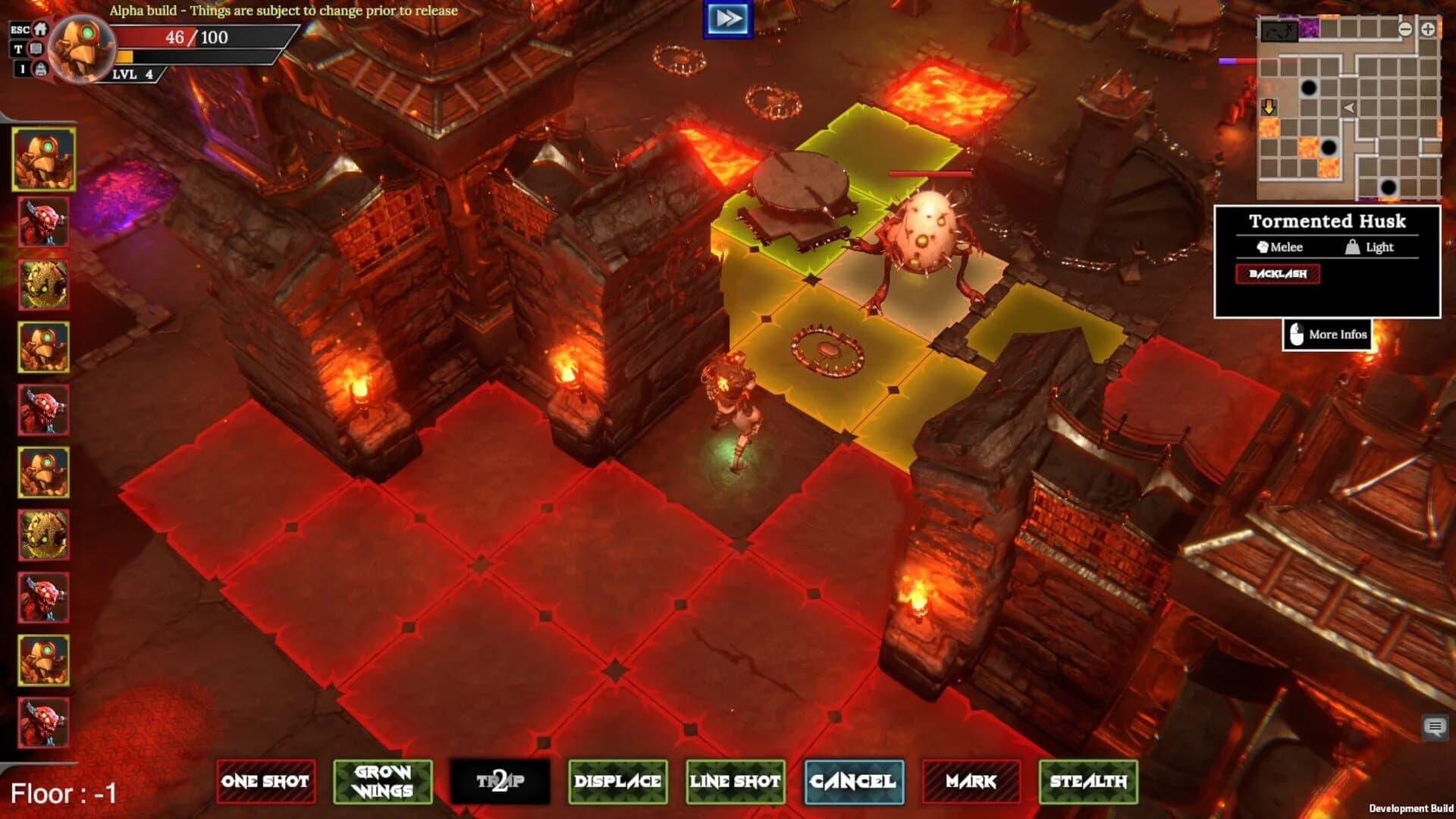The height and width of the screenshot is (819, 1456).
Task: Collapse the minimap with the arrow
Action: (x=1349, y=108)
